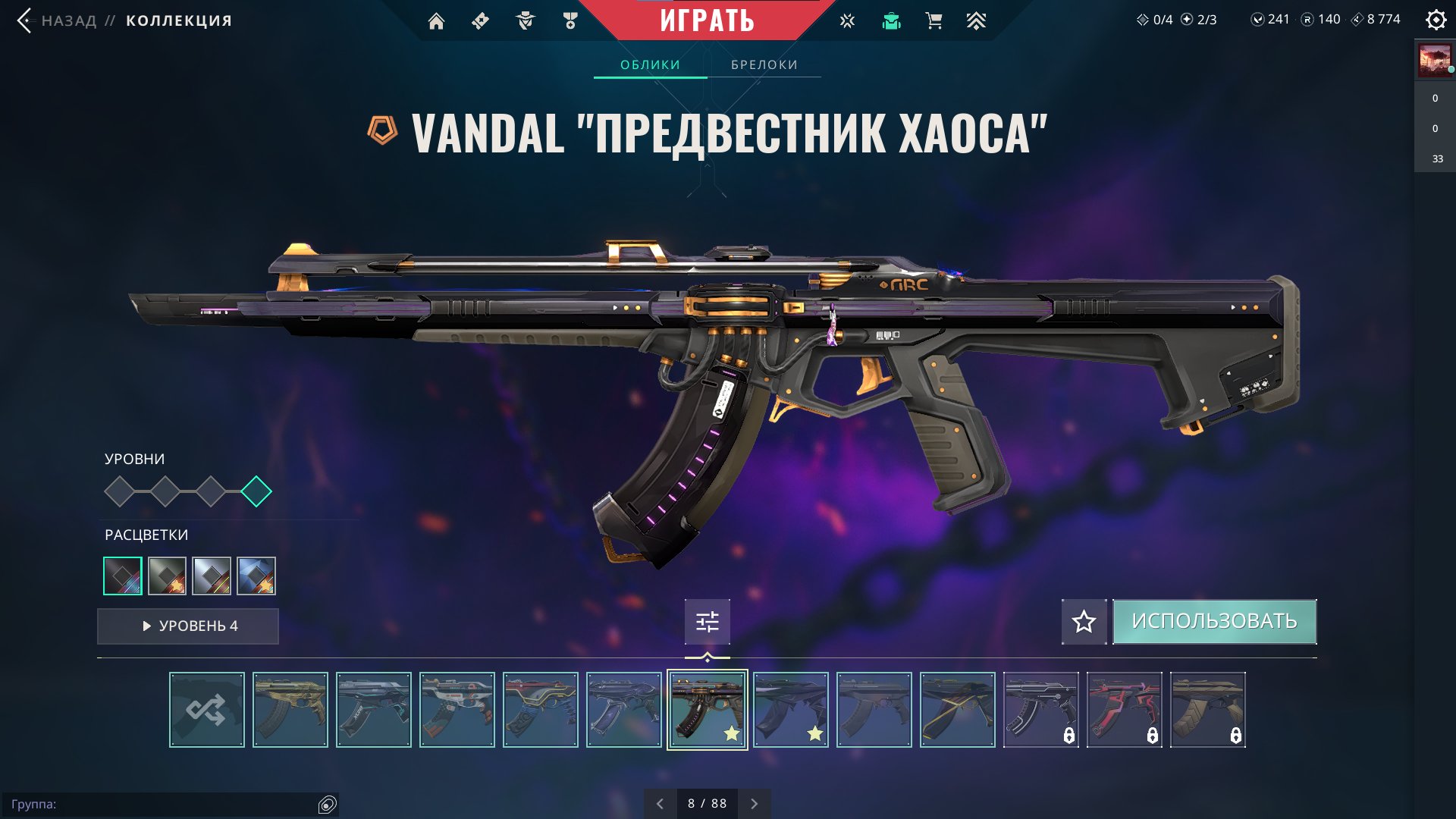The width and height of the screenshot is (1456, 819).
Task: Select the first purple color variant swatch
Action: tap(123, 576)
